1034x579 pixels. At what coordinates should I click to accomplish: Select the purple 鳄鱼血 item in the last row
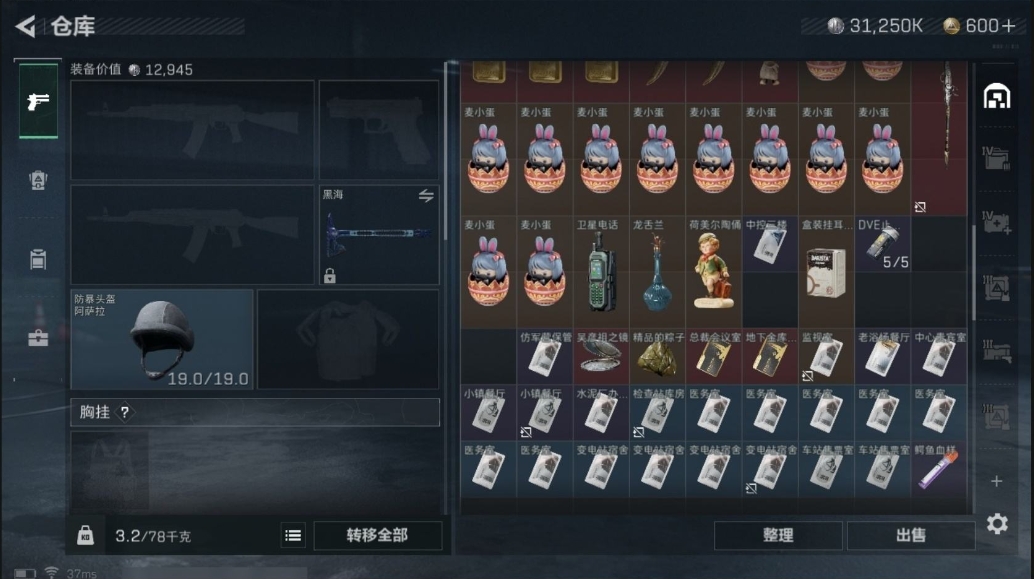click(939, 469)
